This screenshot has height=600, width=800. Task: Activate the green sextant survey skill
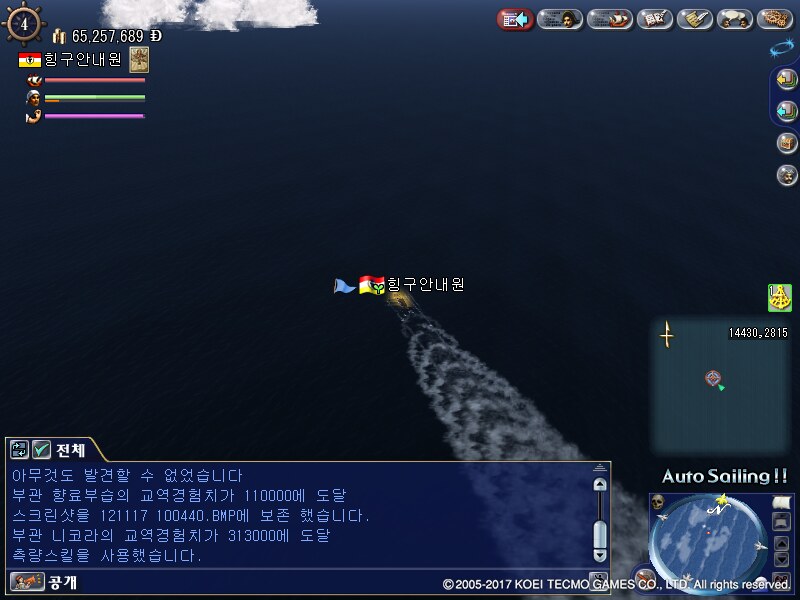(779, 297)
